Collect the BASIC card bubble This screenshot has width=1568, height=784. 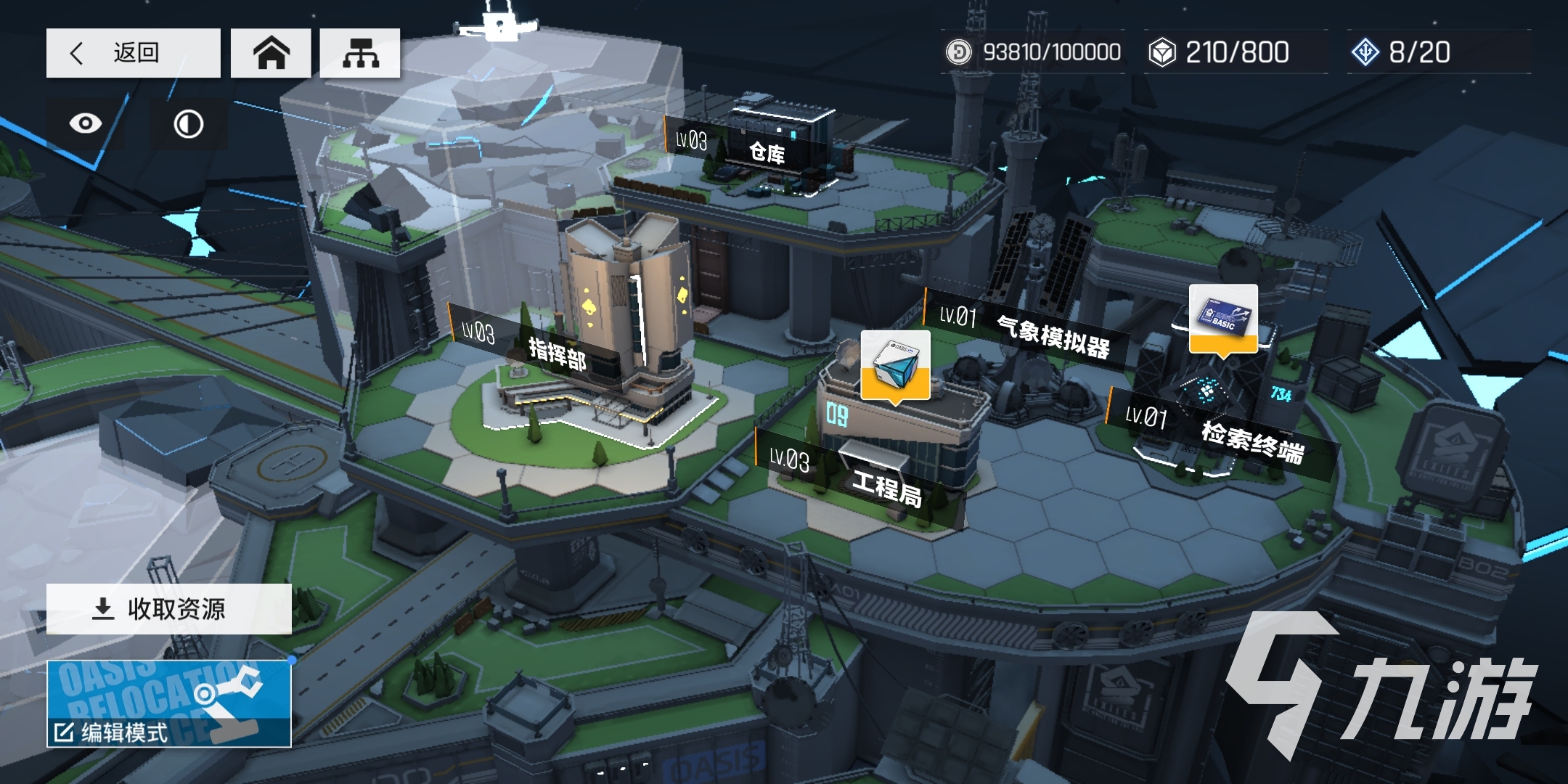1223,317
